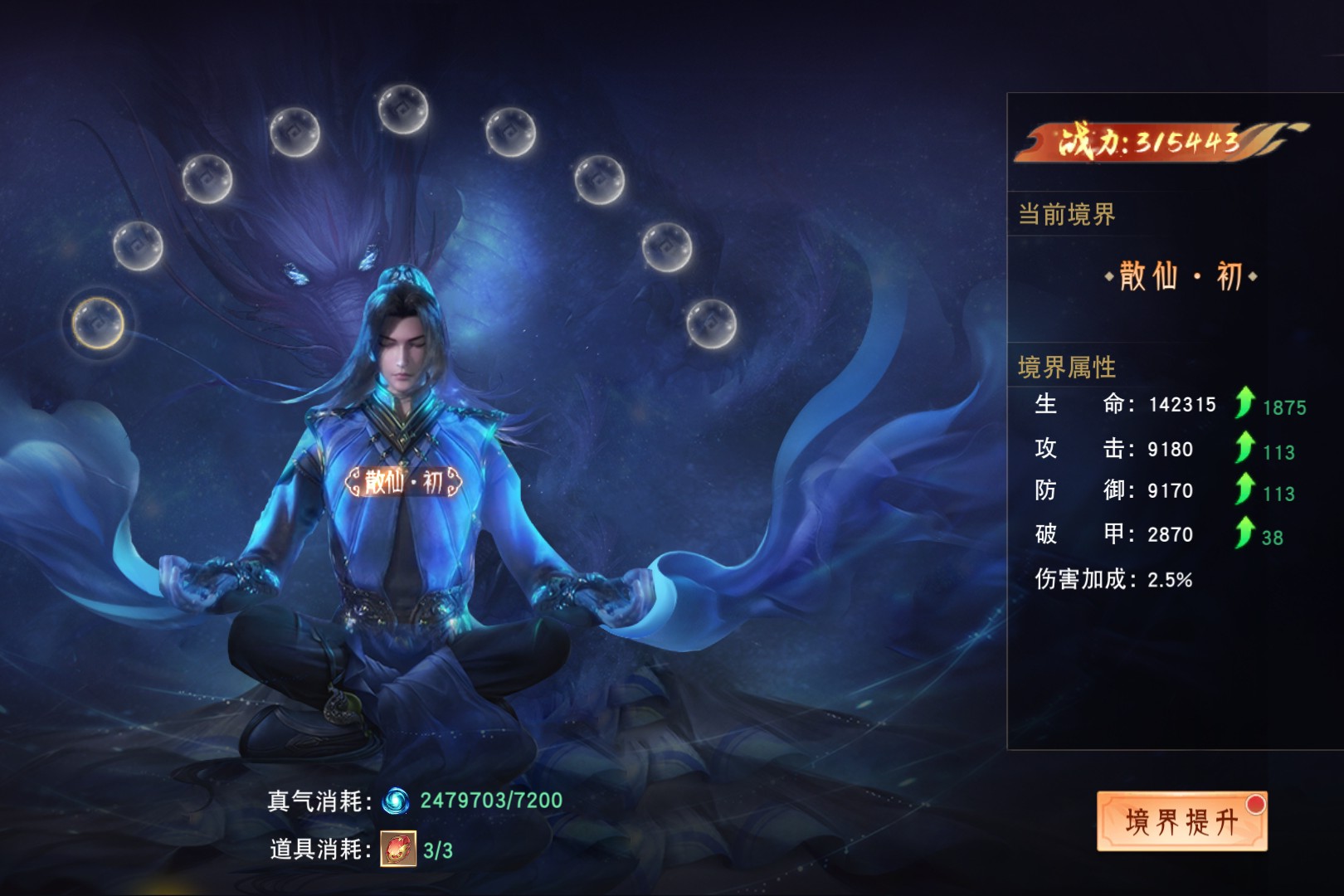Tap the red item icon beside 道具消耗
This screenshot has width=1344, height=896.
click(398, 849)
